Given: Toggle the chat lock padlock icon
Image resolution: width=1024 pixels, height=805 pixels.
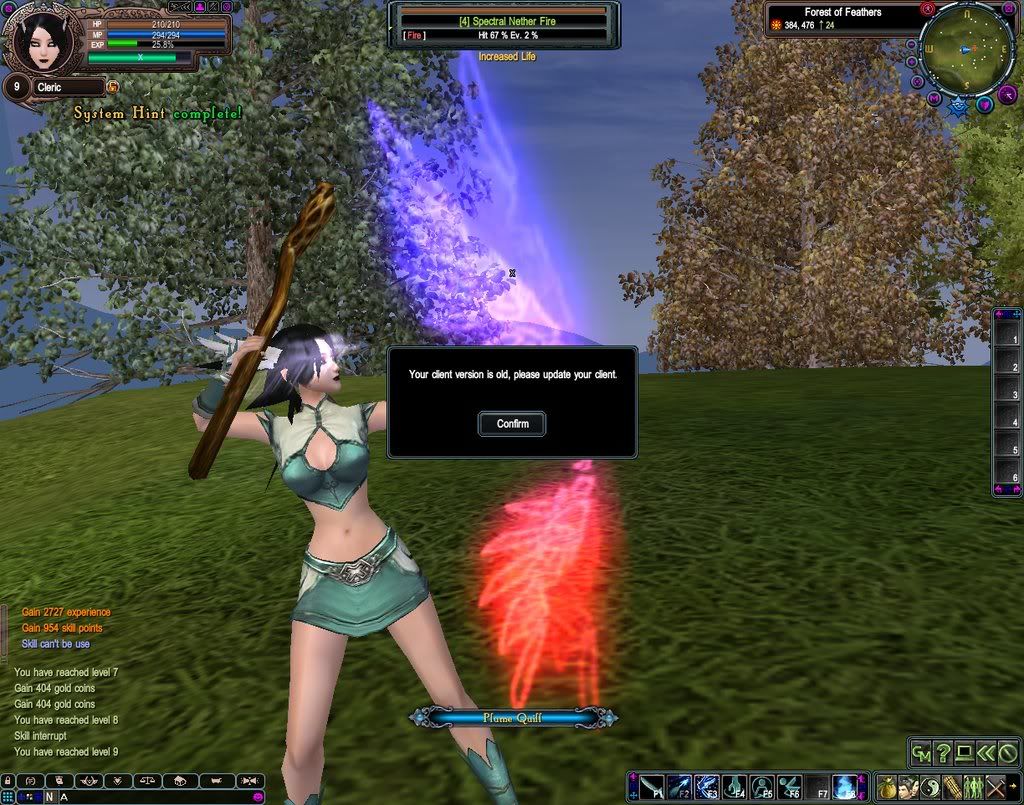Looking at the screenshot, I should [8, 779].
